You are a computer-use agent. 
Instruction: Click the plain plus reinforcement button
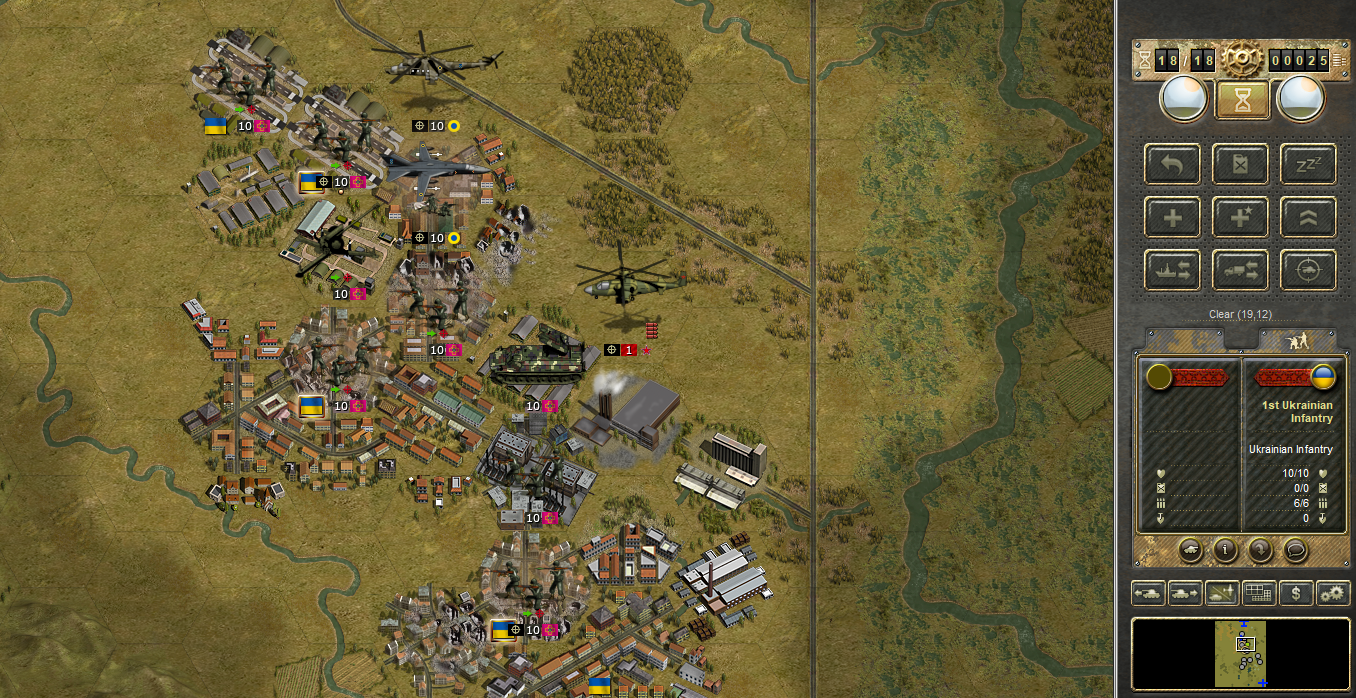pyautogui.click(x=1173, y=217)
